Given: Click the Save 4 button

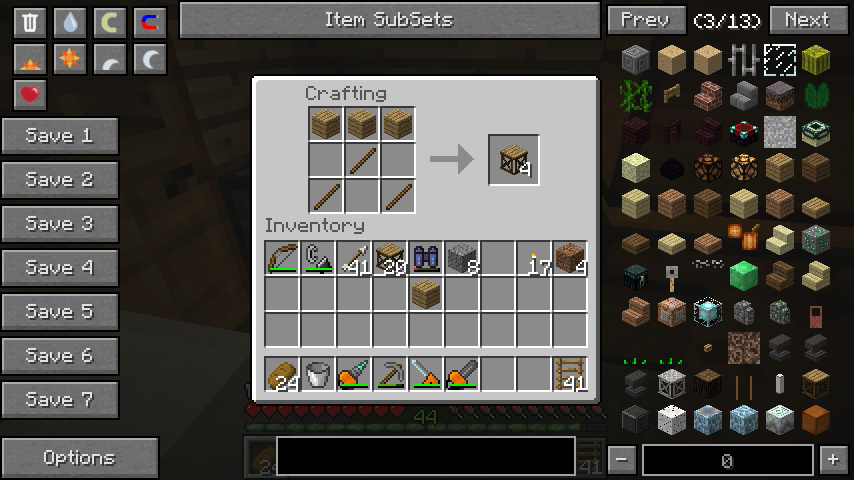Looking at the screenshot, I should point(60,268).
